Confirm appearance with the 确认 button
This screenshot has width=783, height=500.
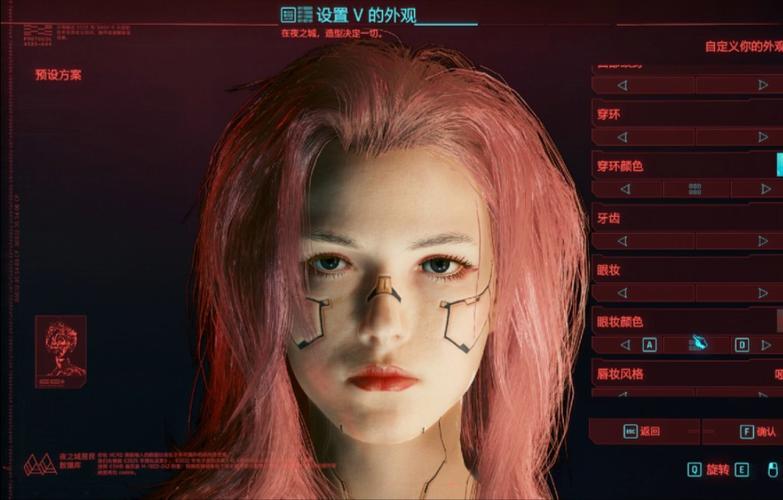coord(757,432)
